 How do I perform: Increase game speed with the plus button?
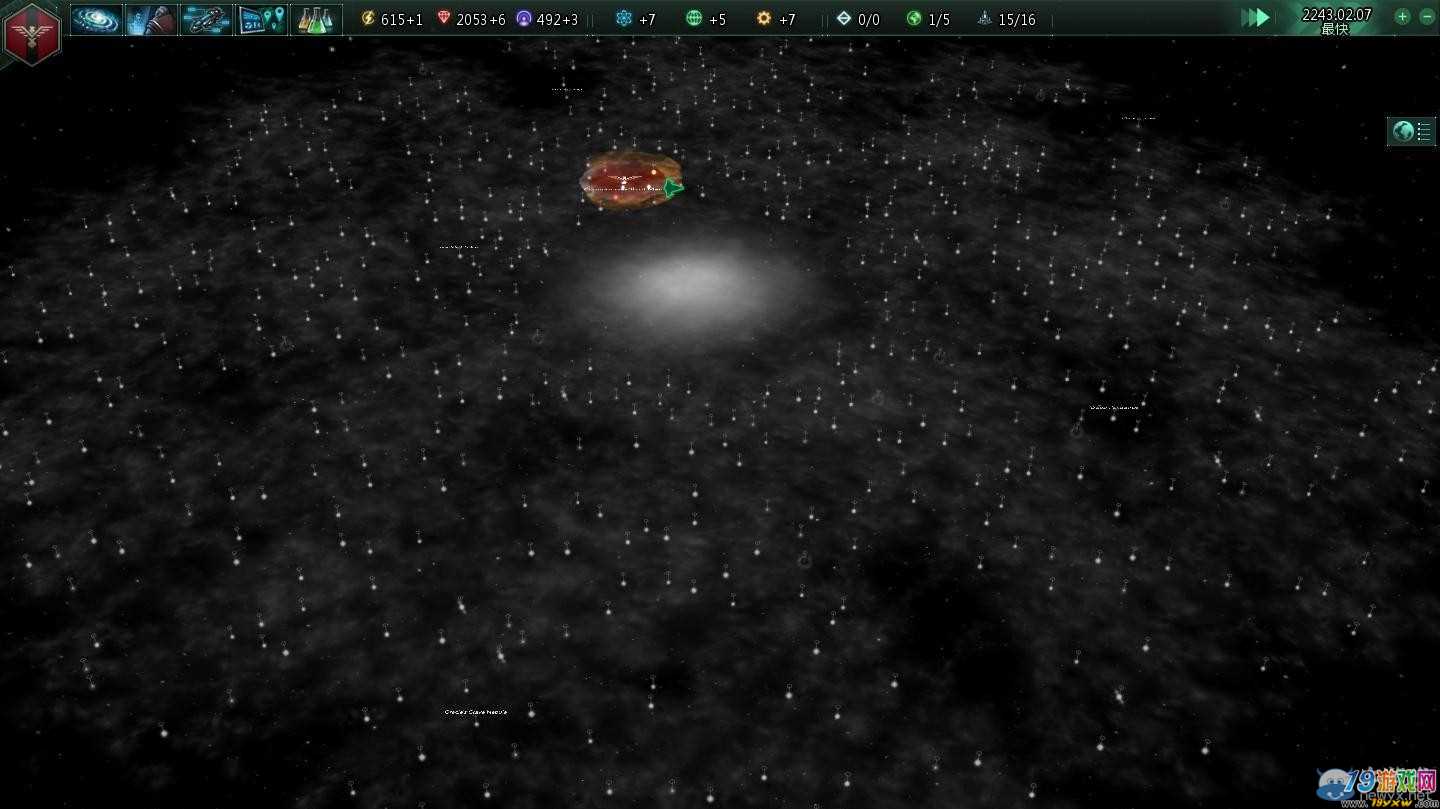(x=1402, y=16)
